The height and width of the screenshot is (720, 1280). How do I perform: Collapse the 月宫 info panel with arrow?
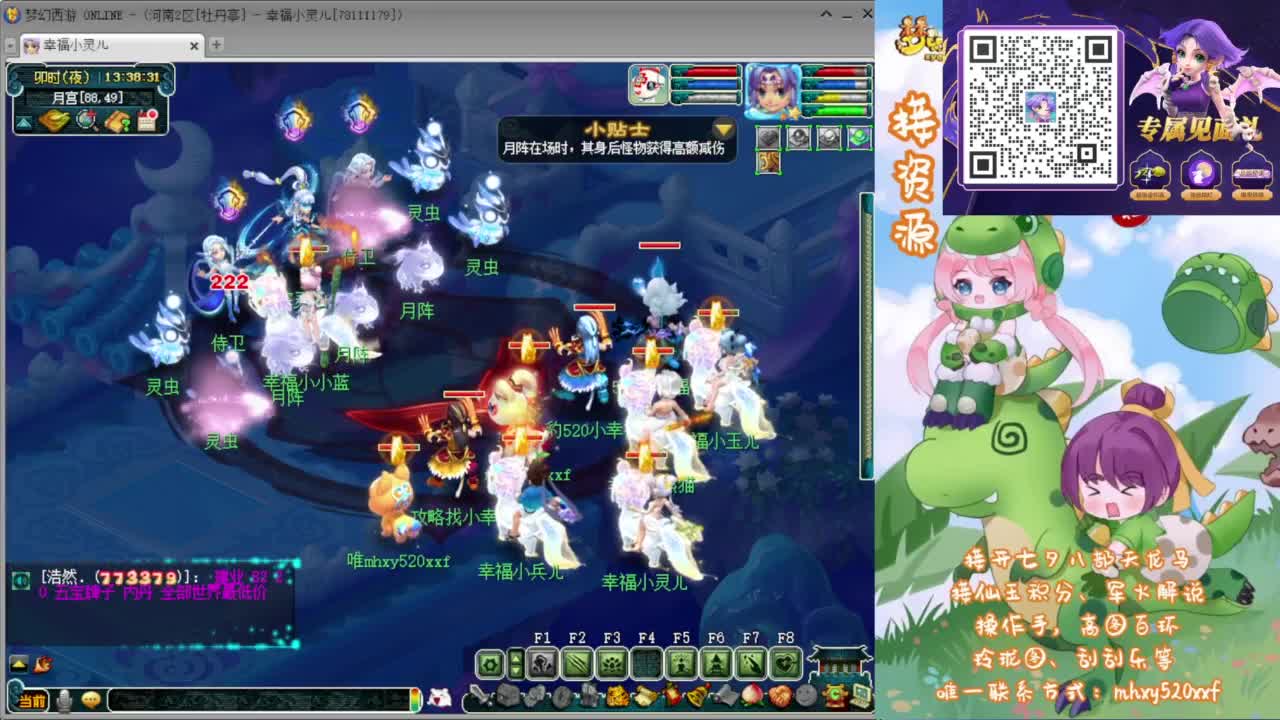coord(23,121)
